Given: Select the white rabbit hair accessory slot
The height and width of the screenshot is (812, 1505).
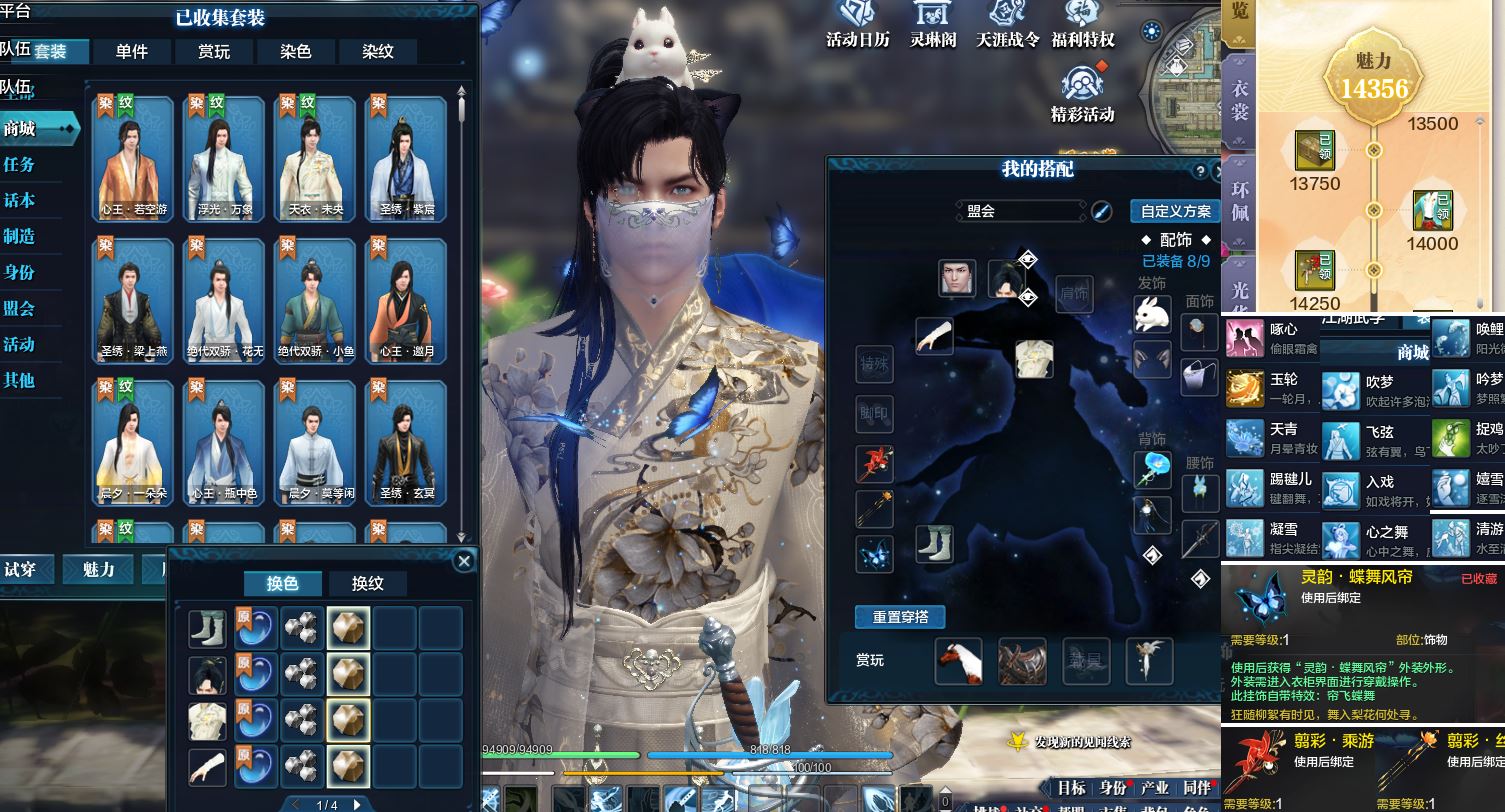Looking at the screenshot, I should pyautogui.click(x=1152, y=313).
